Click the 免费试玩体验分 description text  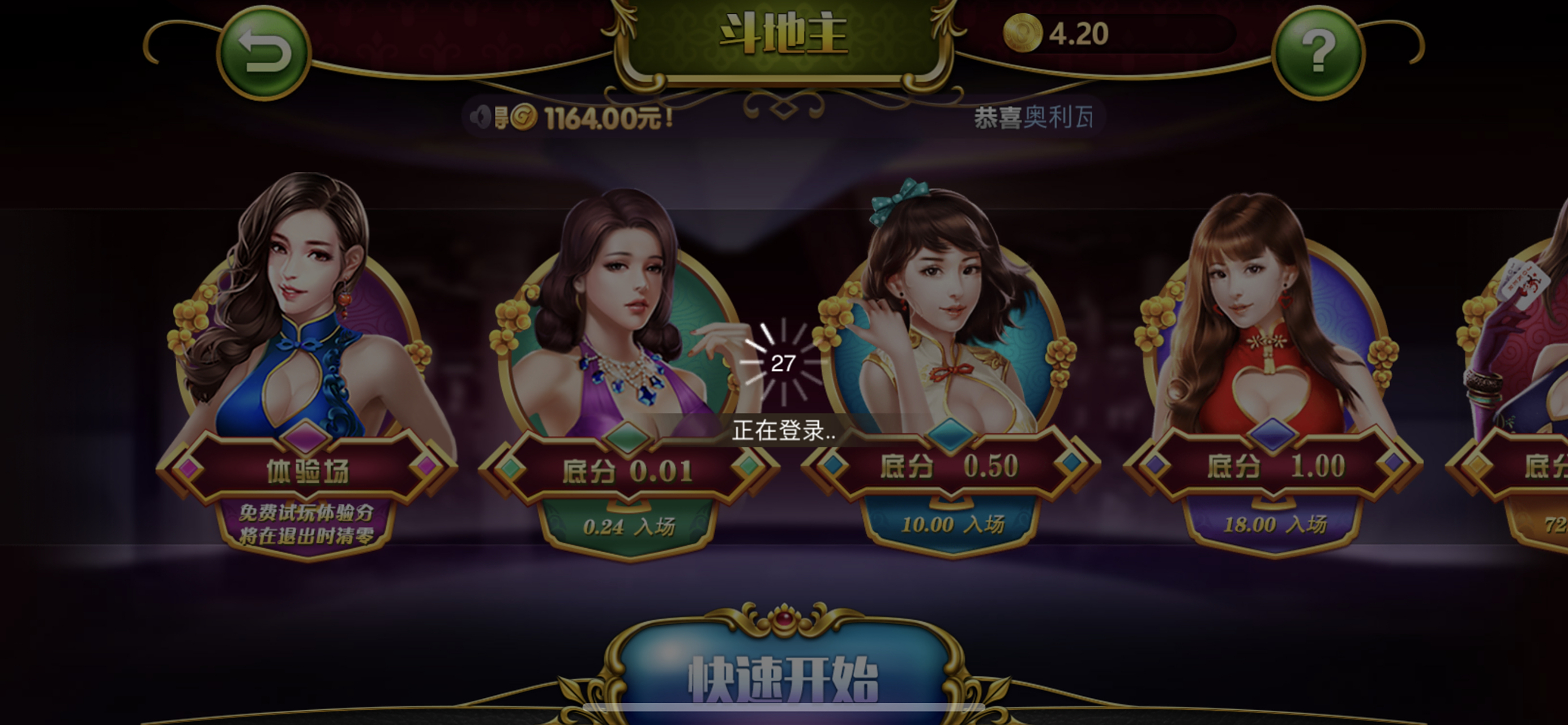tap(306, 514)
